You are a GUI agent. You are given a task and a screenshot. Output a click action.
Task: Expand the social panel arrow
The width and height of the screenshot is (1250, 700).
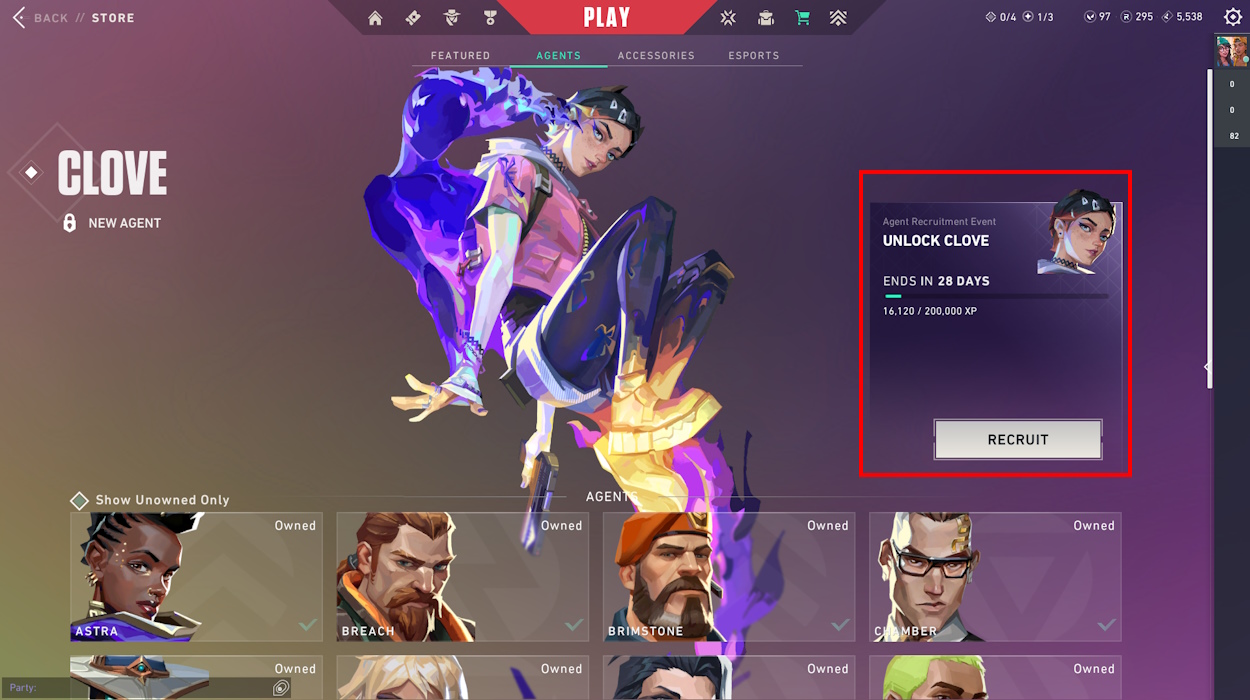click(x=1207, y=367)
